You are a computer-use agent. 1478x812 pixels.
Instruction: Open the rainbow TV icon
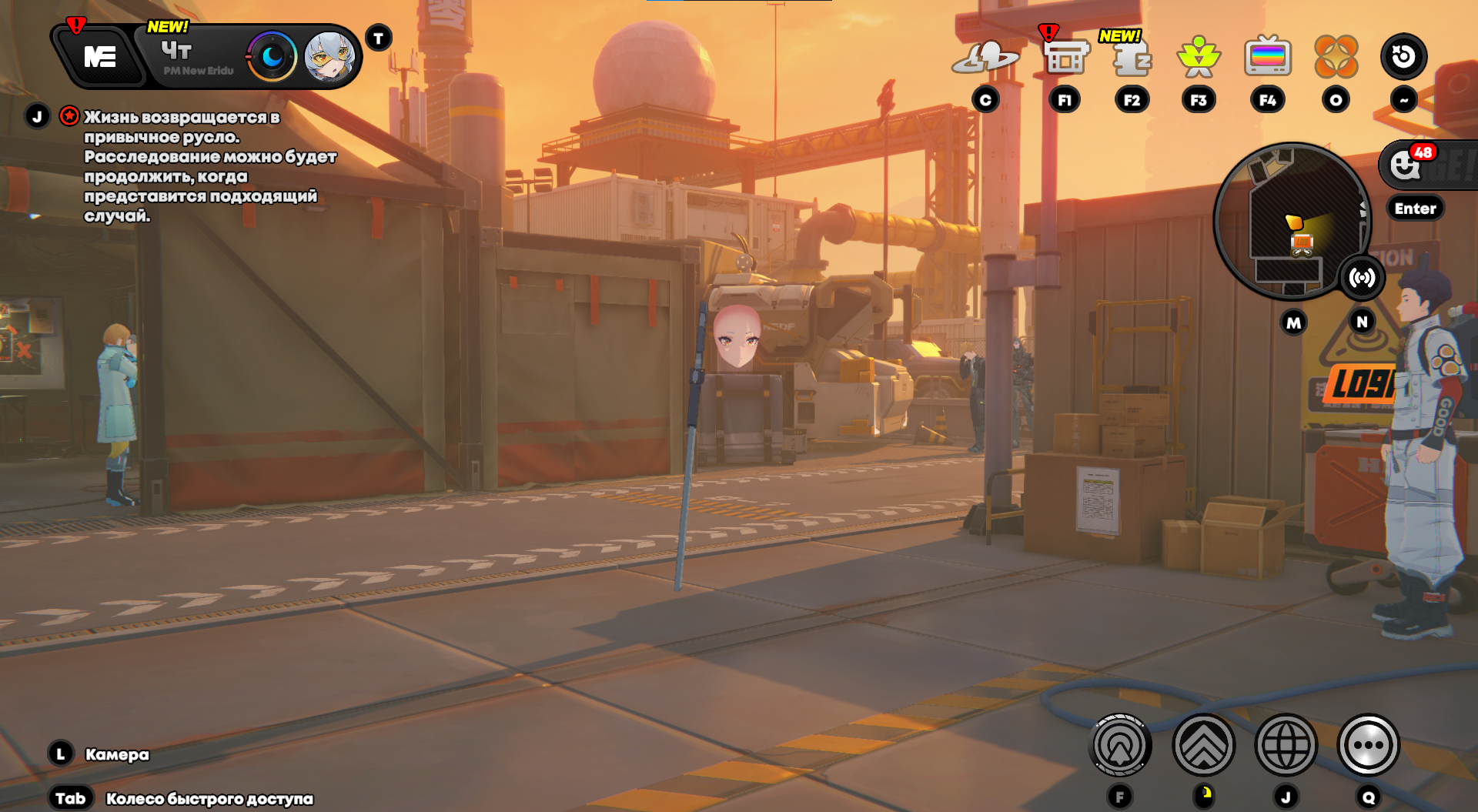pos(1267,57)
